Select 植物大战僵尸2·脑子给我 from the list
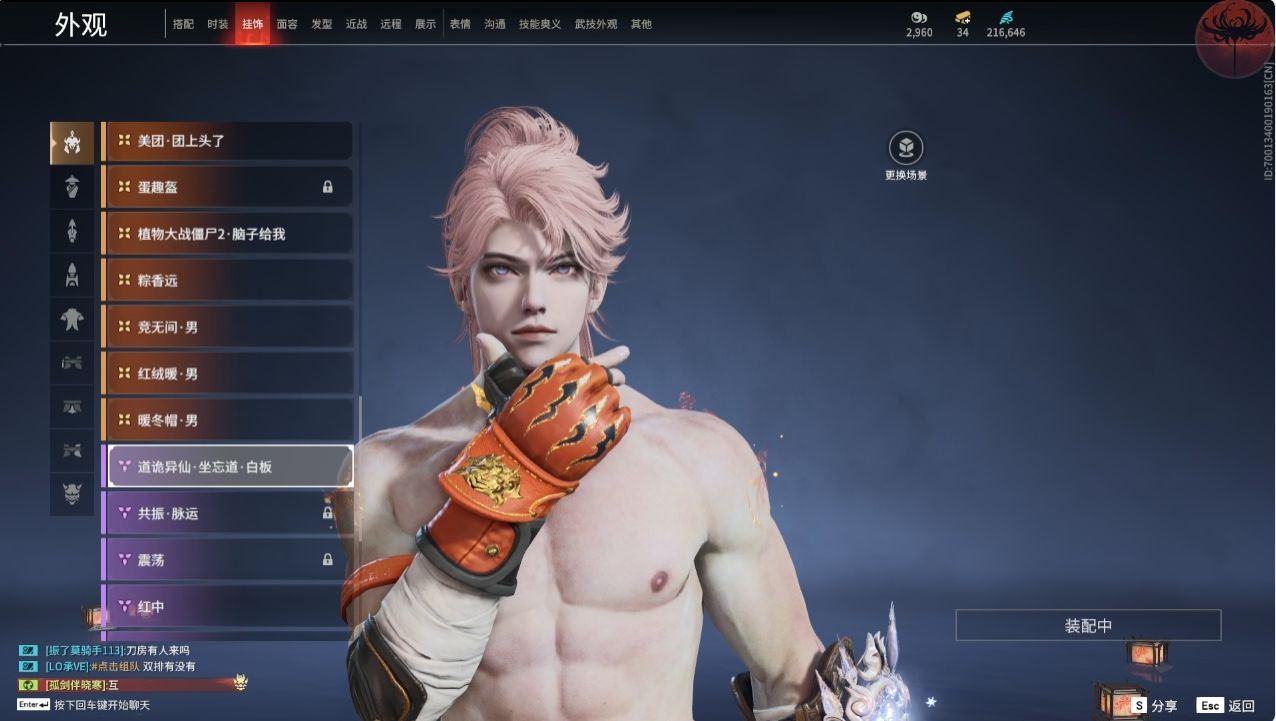This screenshot has width=1276, height=721. click(227, 234)
